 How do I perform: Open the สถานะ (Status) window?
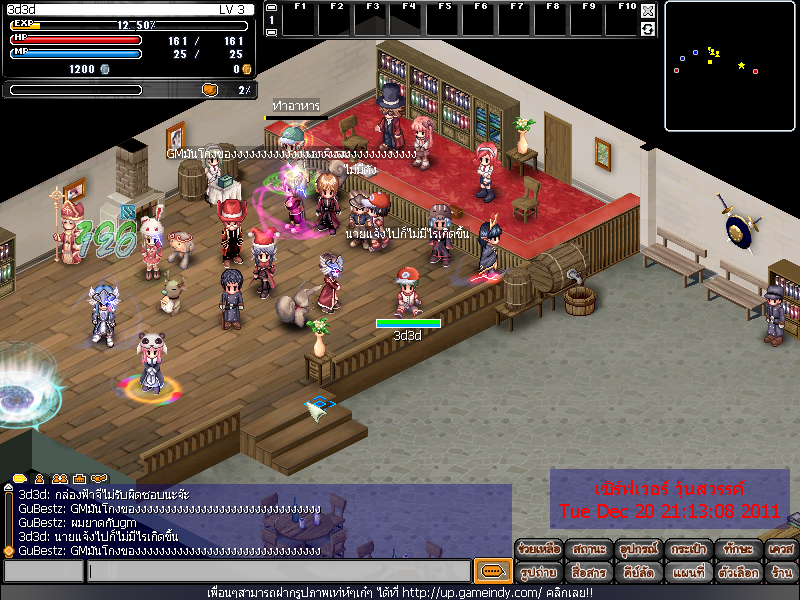[x=589, y=550]
